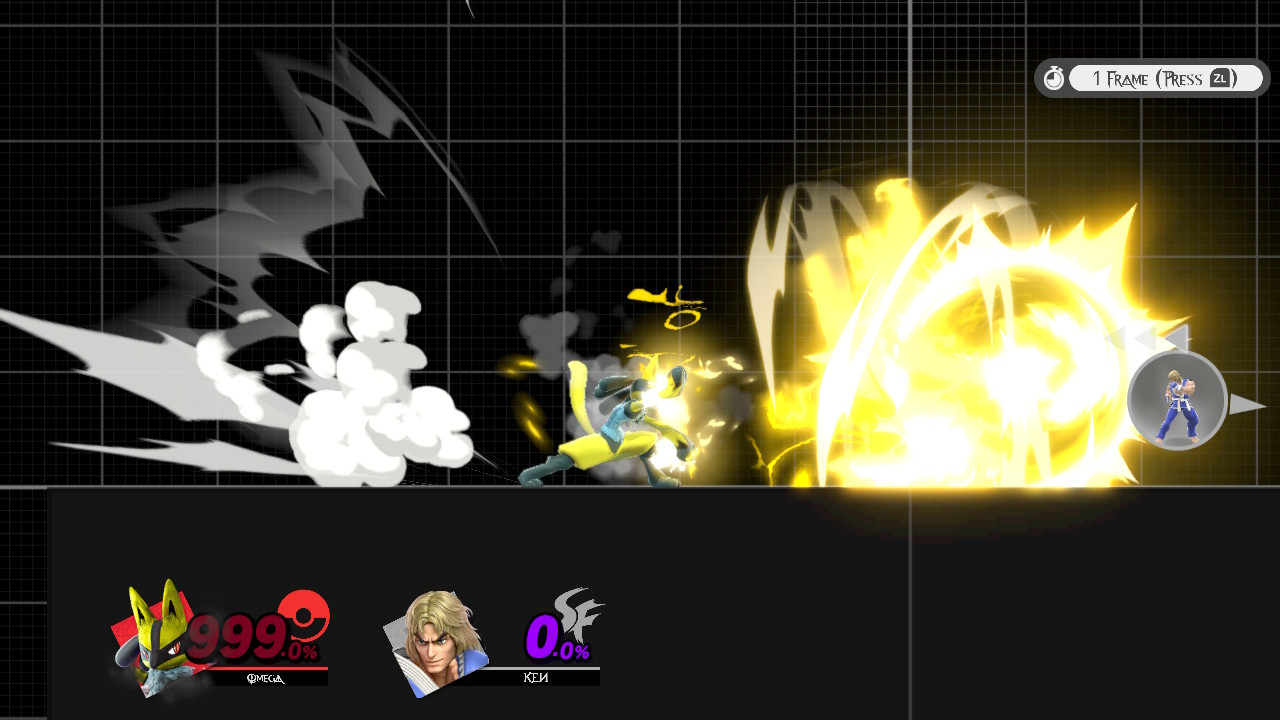Click the stopwatch frame-advance icon
The image size is (1280, 720).
(1055, 77)
